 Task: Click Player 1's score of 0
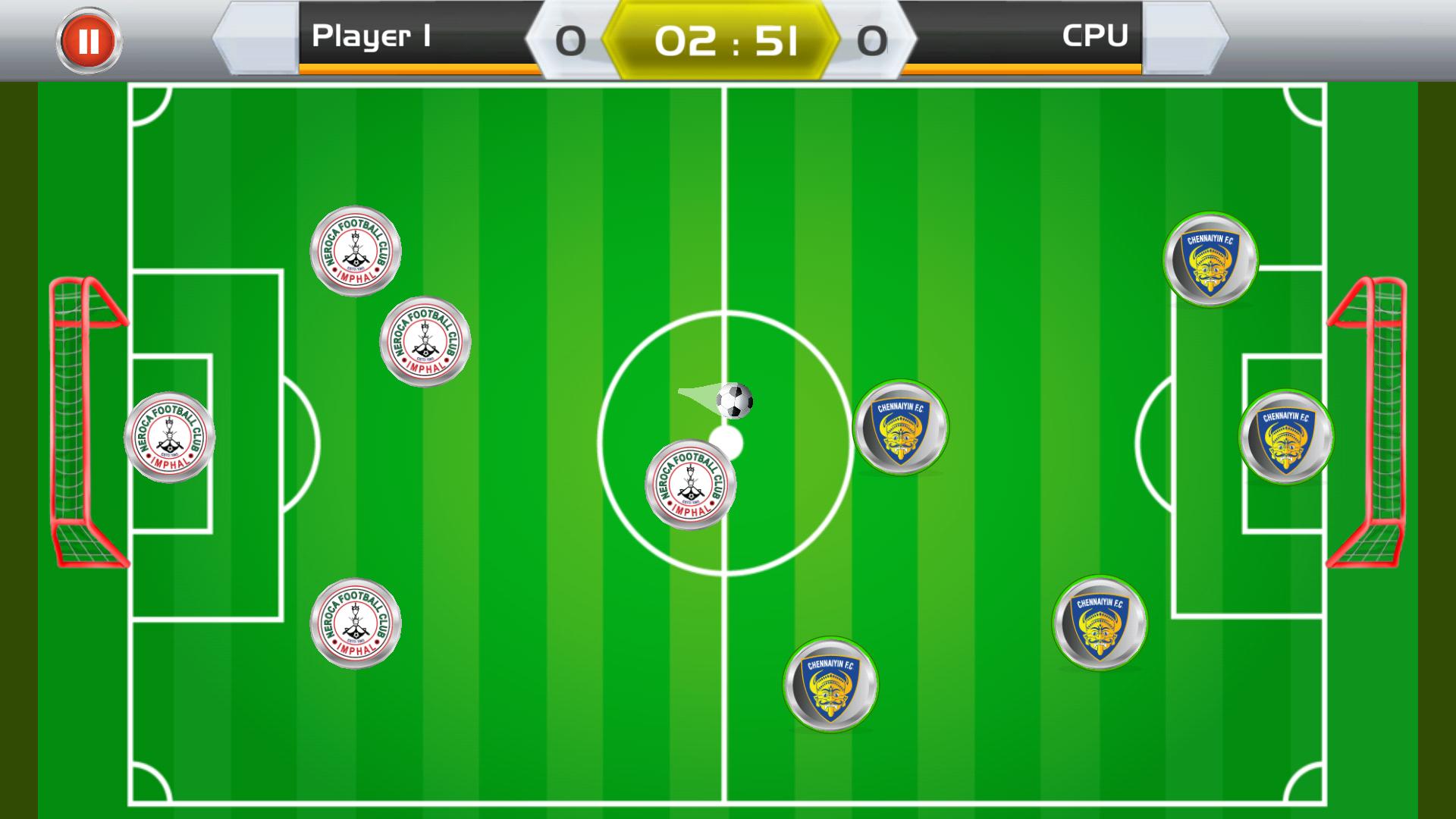point(572,40)
